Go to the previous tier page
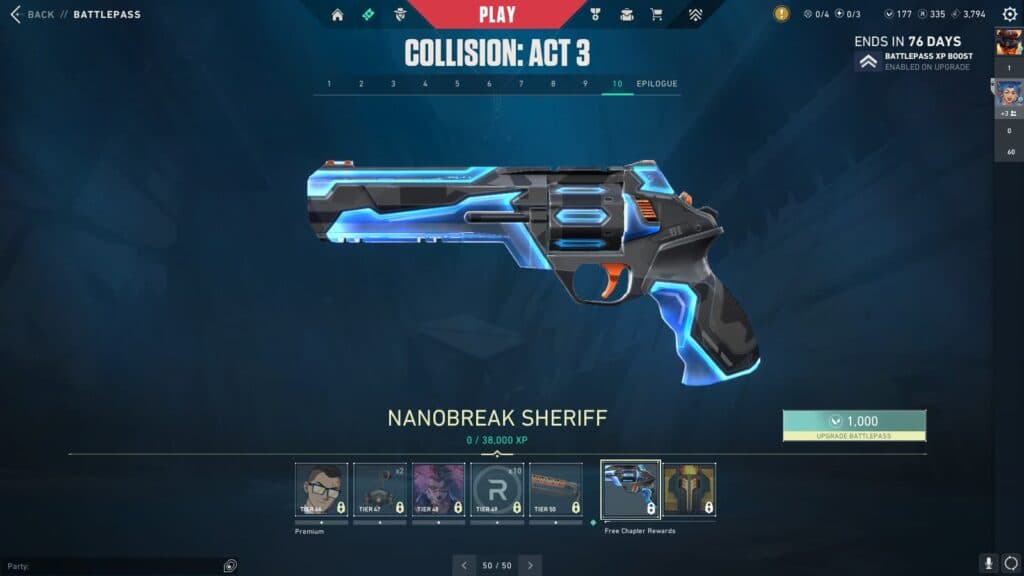This screenshot has height=576, width=1024. point(464,565)
